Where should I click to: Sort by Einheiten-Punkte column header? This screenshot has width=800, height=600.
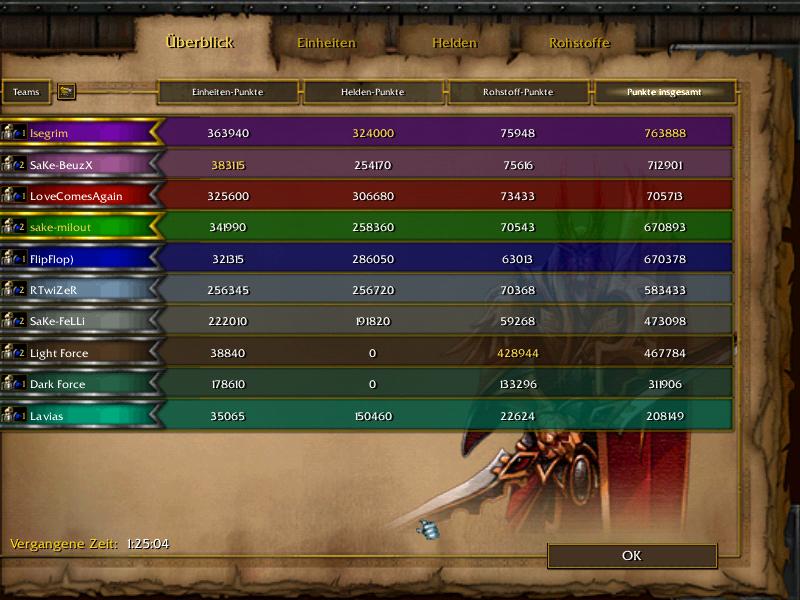tap(228, 92)
